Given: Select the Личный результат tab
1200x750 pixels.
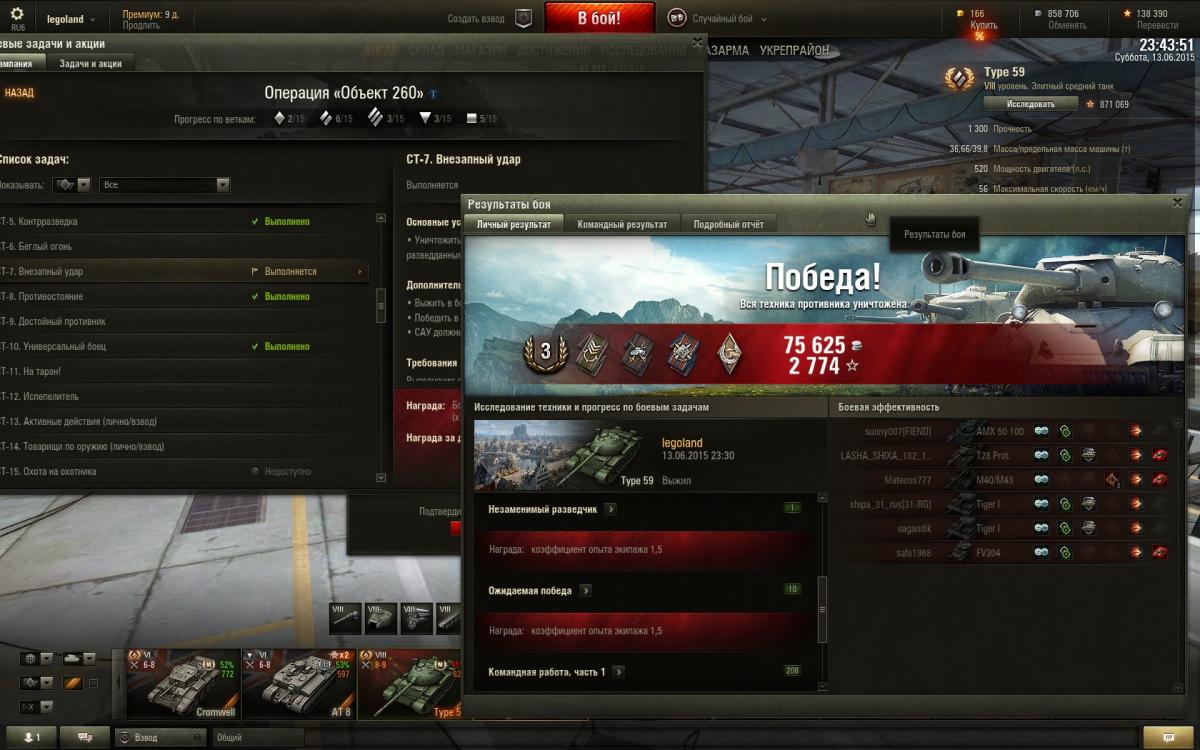Looking at the screenshot, I should (x=513, y=225).
